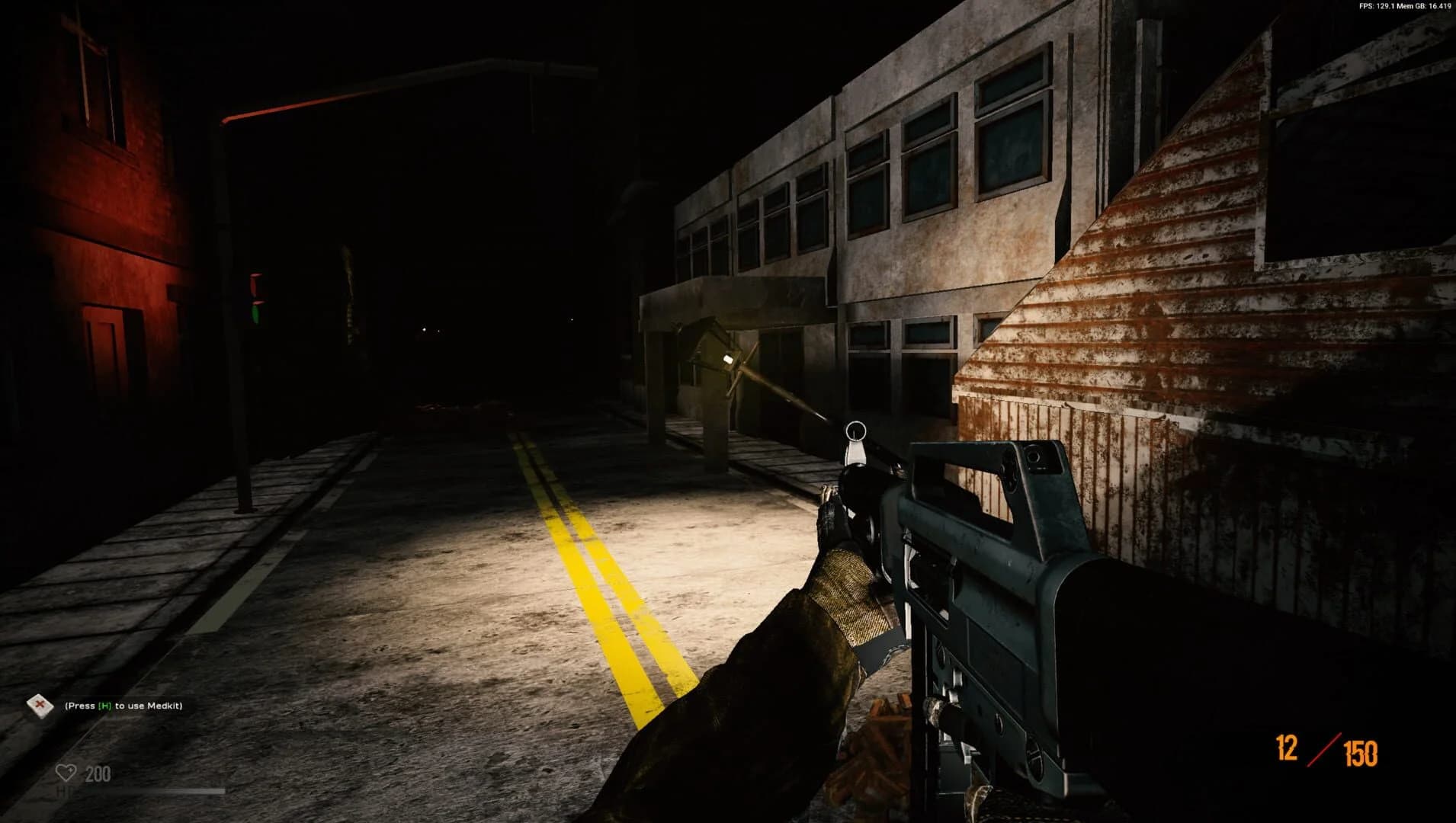
Task: Click the red cross on the medkit box
Action: tap(39, 705)
